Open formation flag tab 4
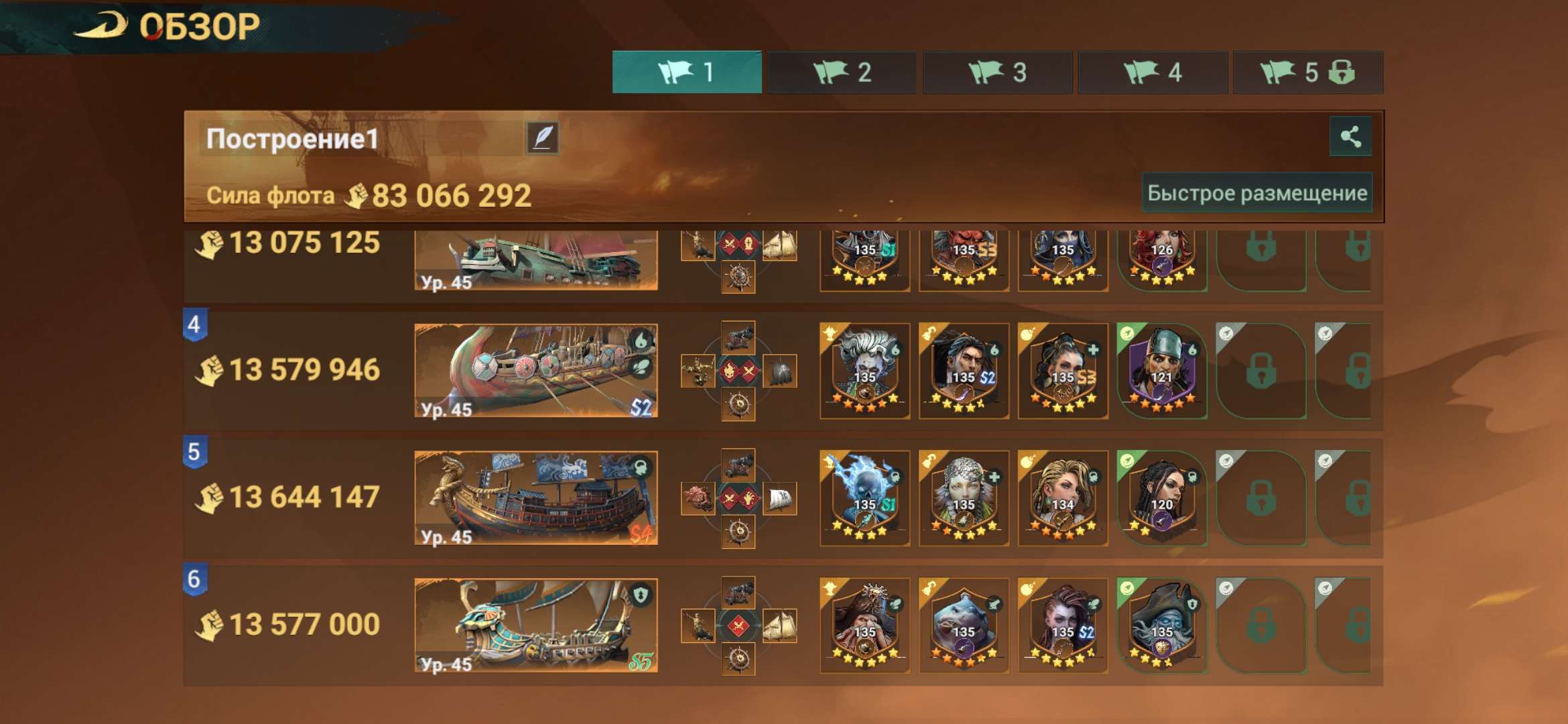Image resolution: width=1568 pixels, height=724 pixels. [1153, 72]
